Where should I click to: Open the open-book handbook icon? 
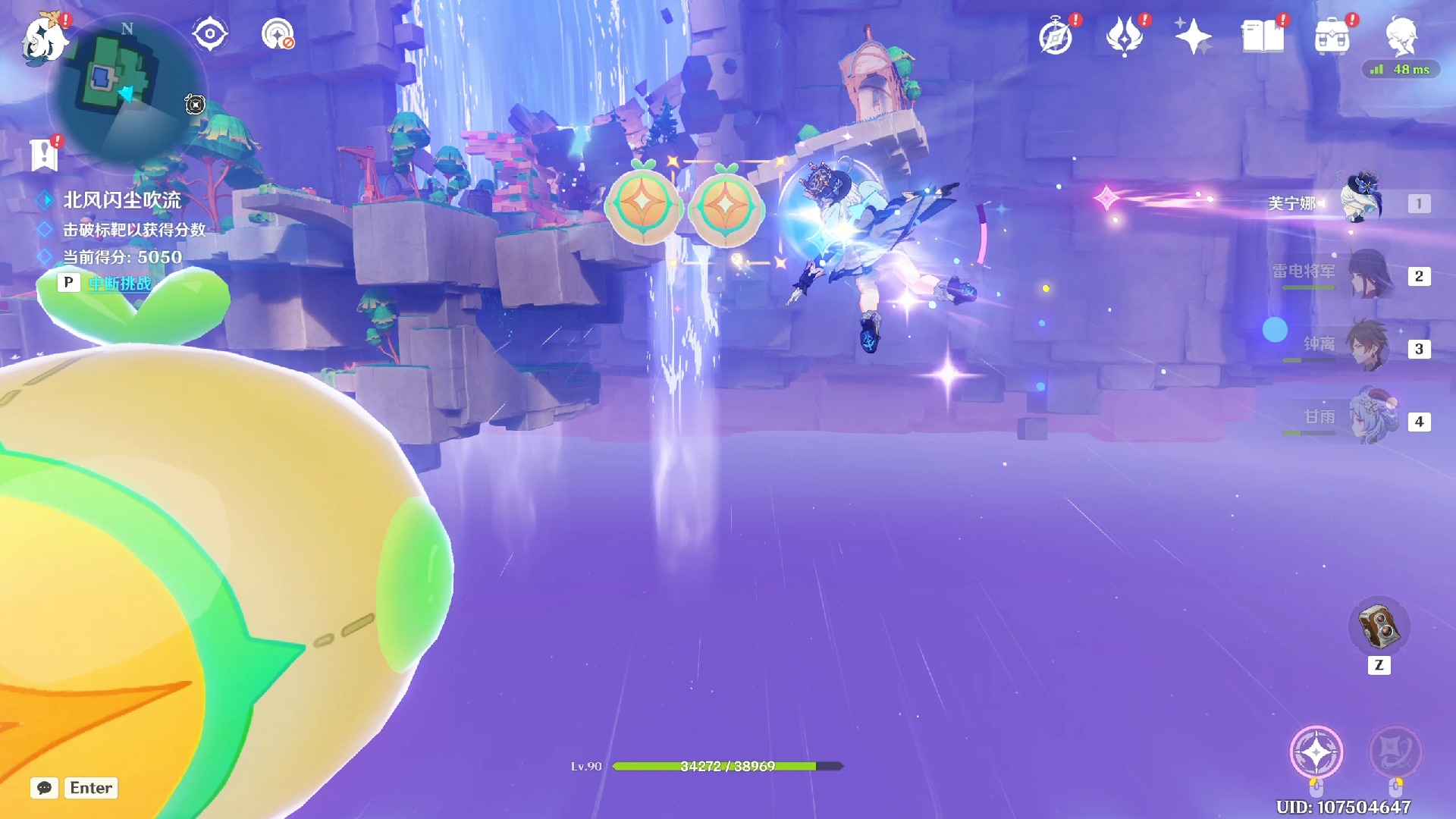pos(1263,36)
